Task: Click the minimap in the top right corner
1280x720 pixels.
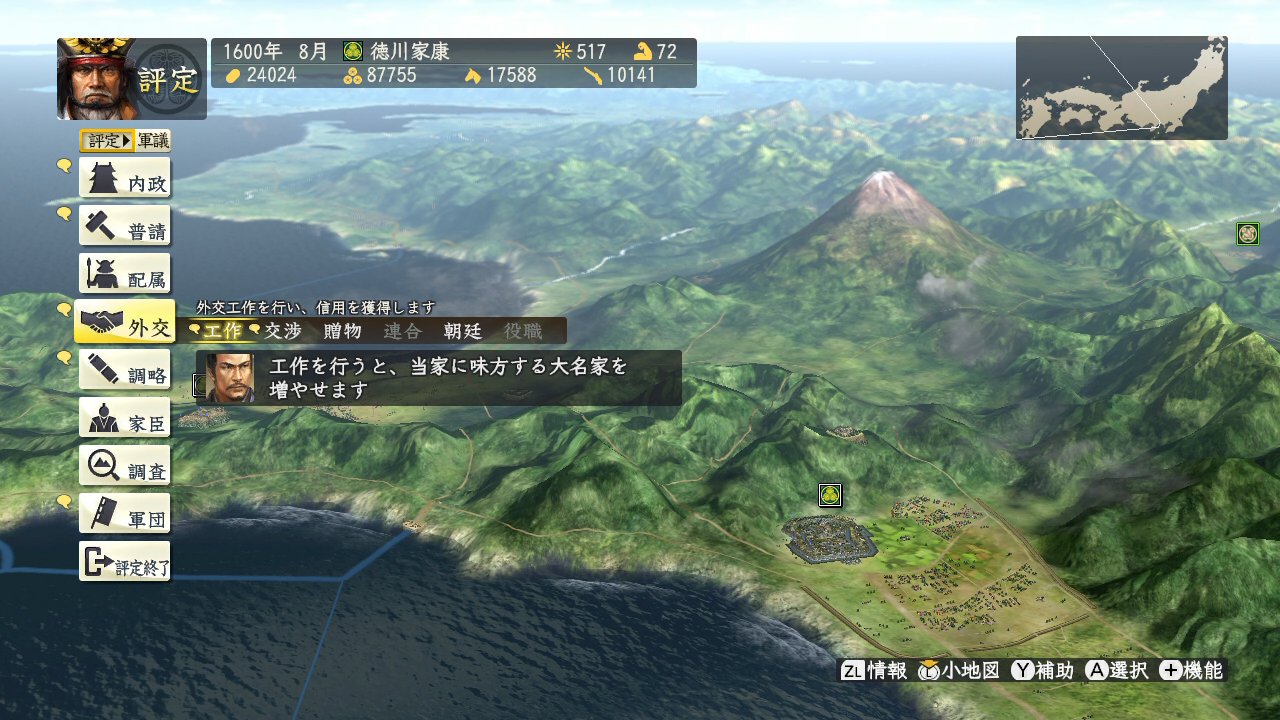Action: click(1120, 87)
